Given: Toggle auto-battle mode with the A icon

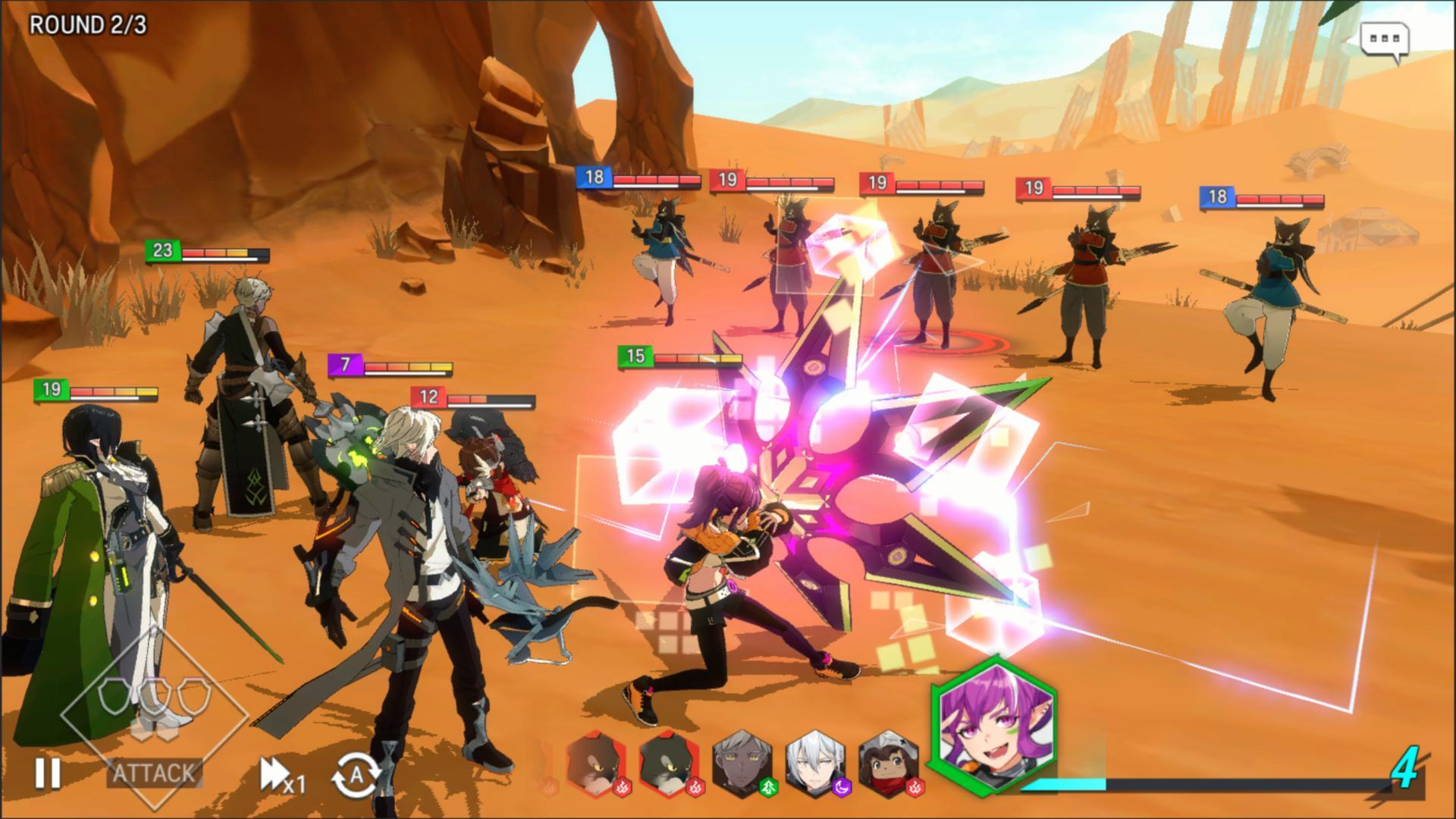Looking at the screenshot, I should (356, 773).
